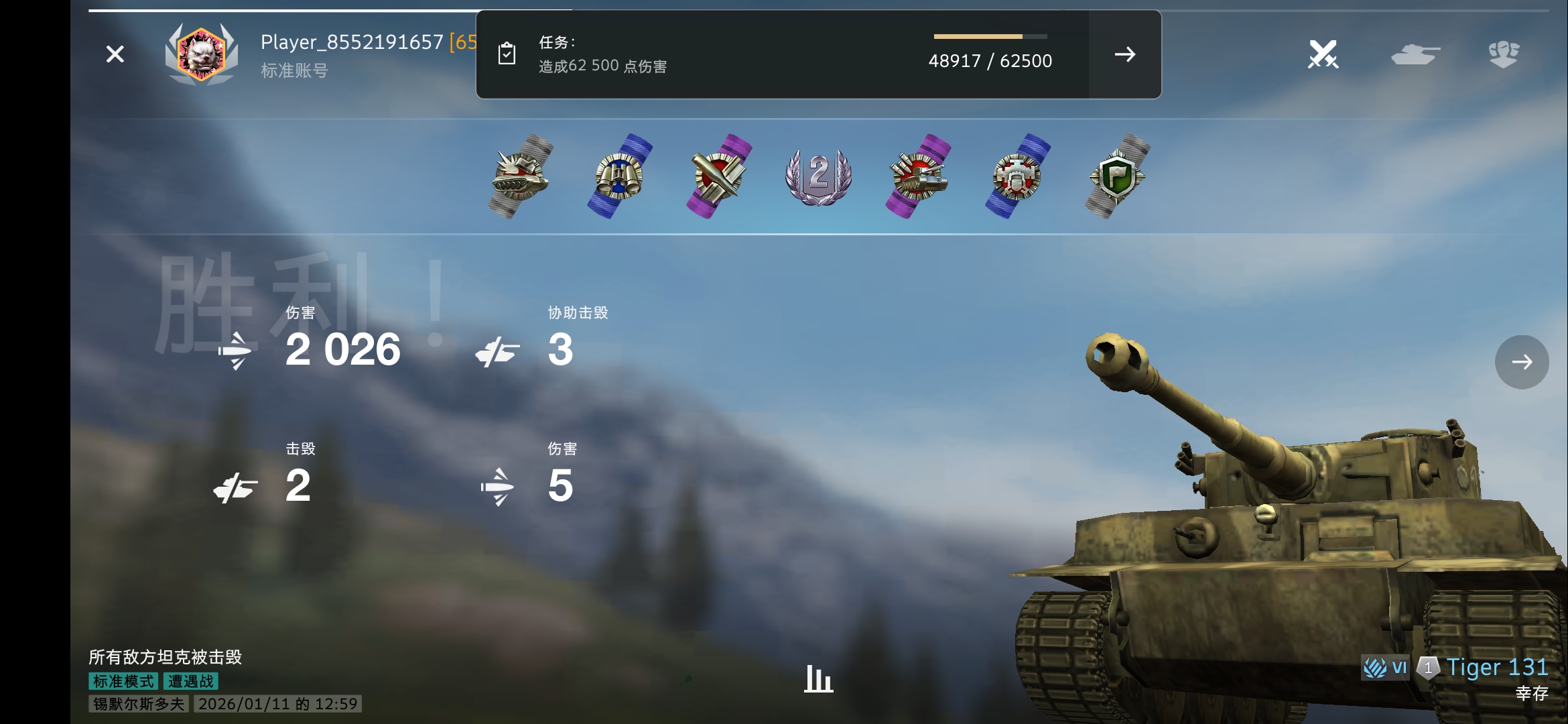Viewport: 1568px width, 724px height.
Task: Open the player's bulldog avatar profile
Action: click(201, 54)
